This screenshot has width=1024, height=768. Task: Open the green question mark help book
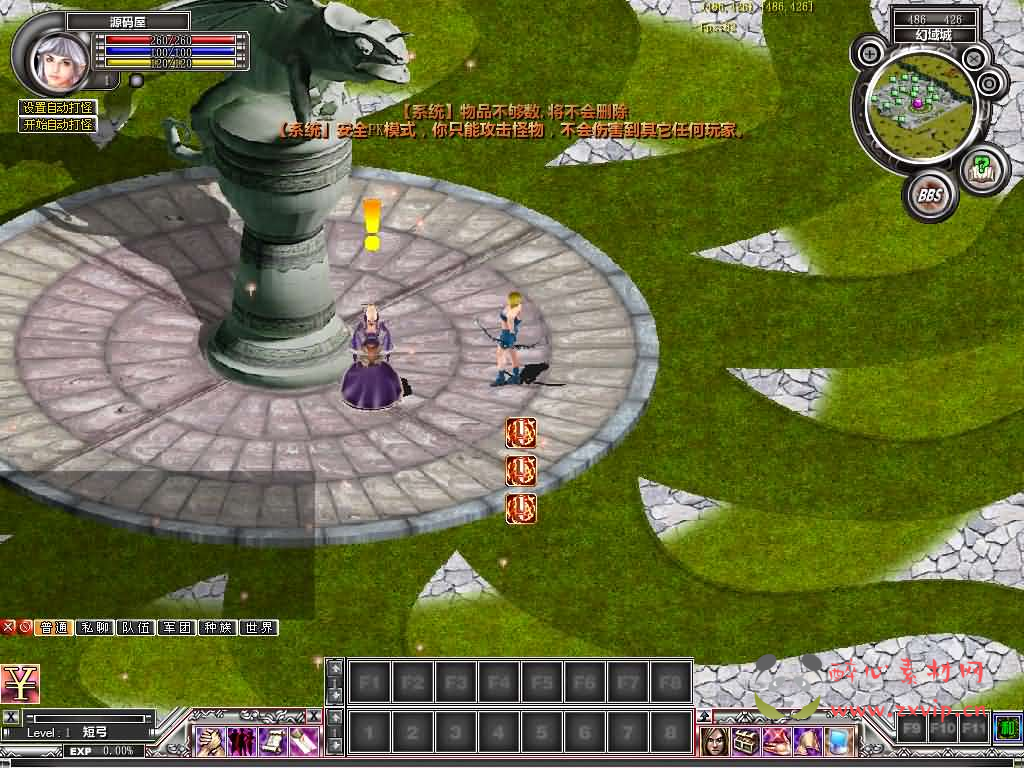[981, 167]
